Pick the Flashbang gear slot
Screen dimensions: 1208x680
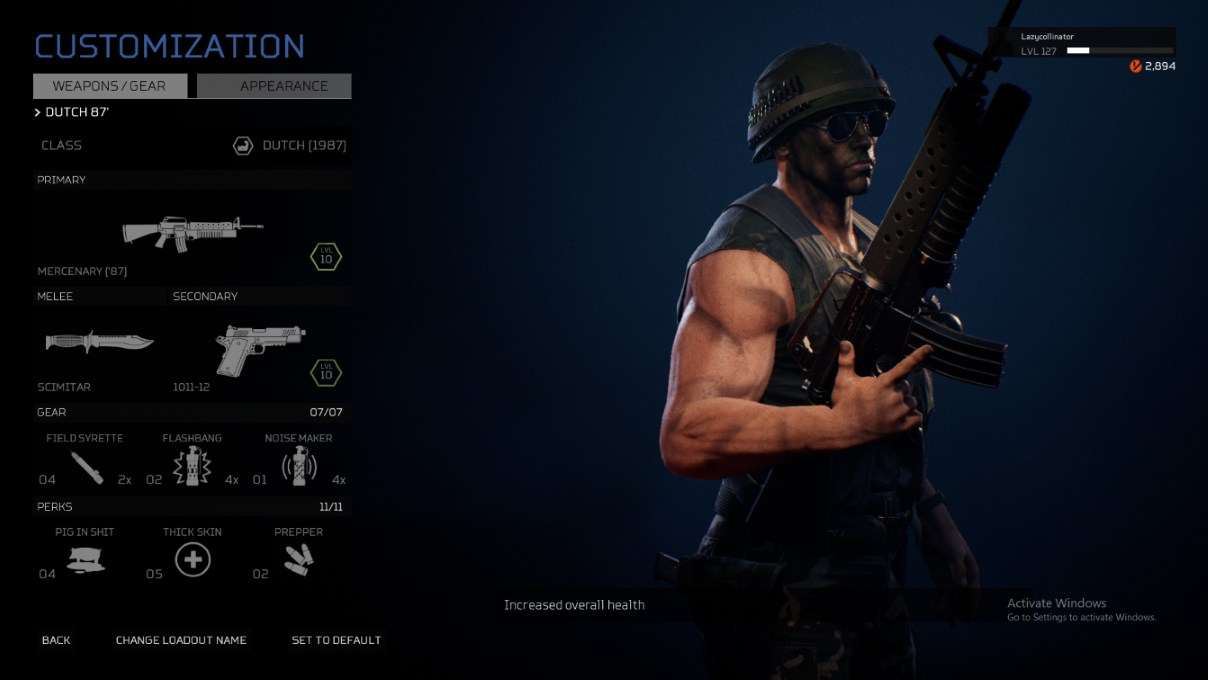[190, 467]
